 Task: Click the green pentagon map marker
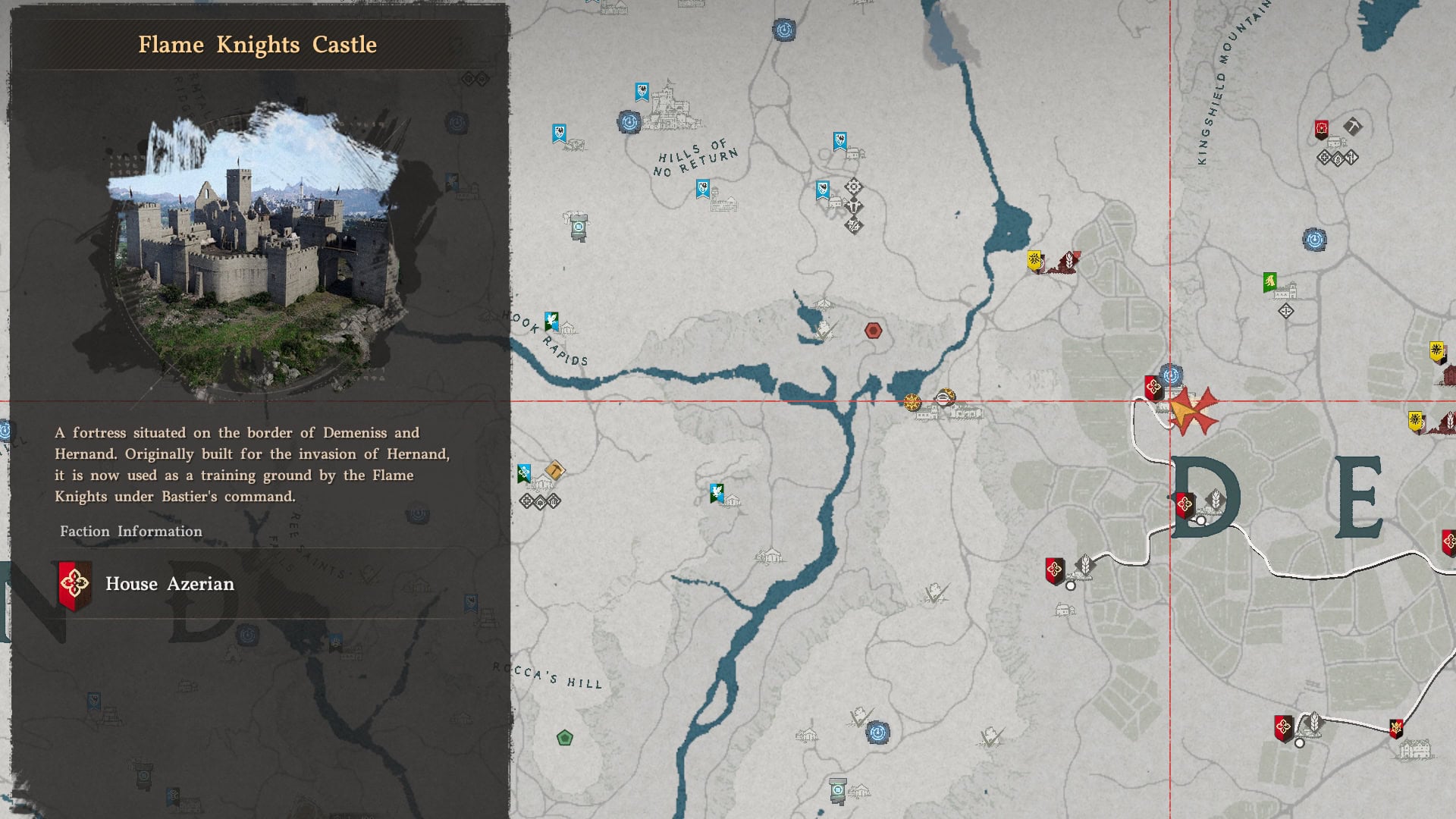(x=564, y=738)
